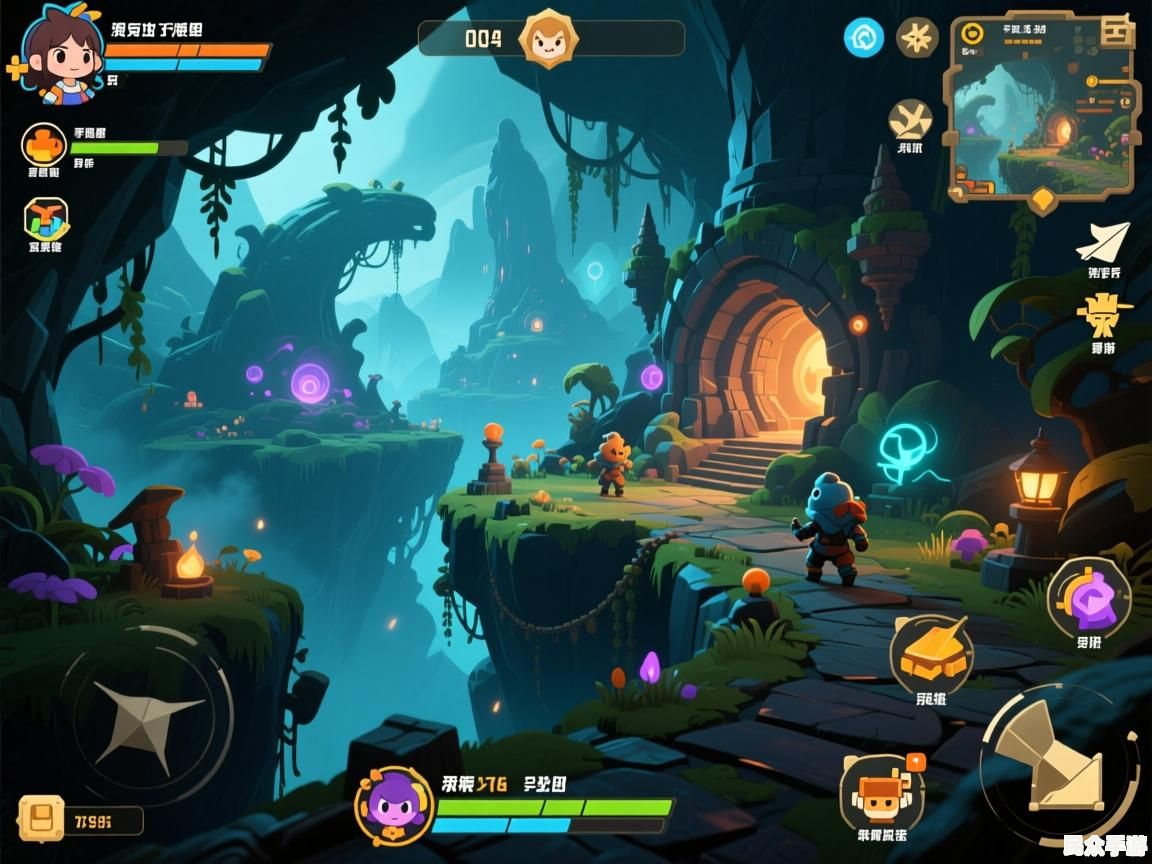Screen dimensions: 1152x864
Task: Tap the hexagonal face badge
Action: tap(547, 39)
